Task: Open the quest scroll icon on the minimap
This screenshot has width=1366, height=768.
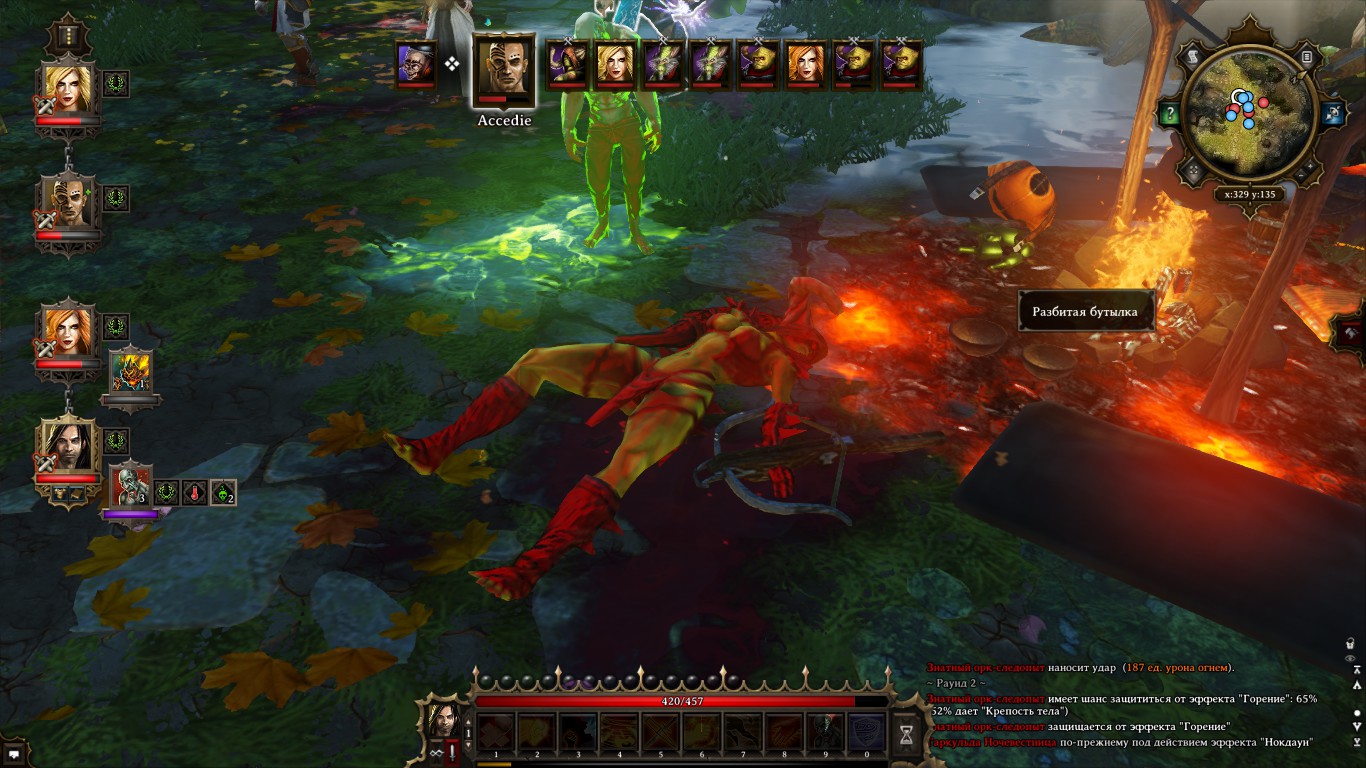Action: [1192, 56]
